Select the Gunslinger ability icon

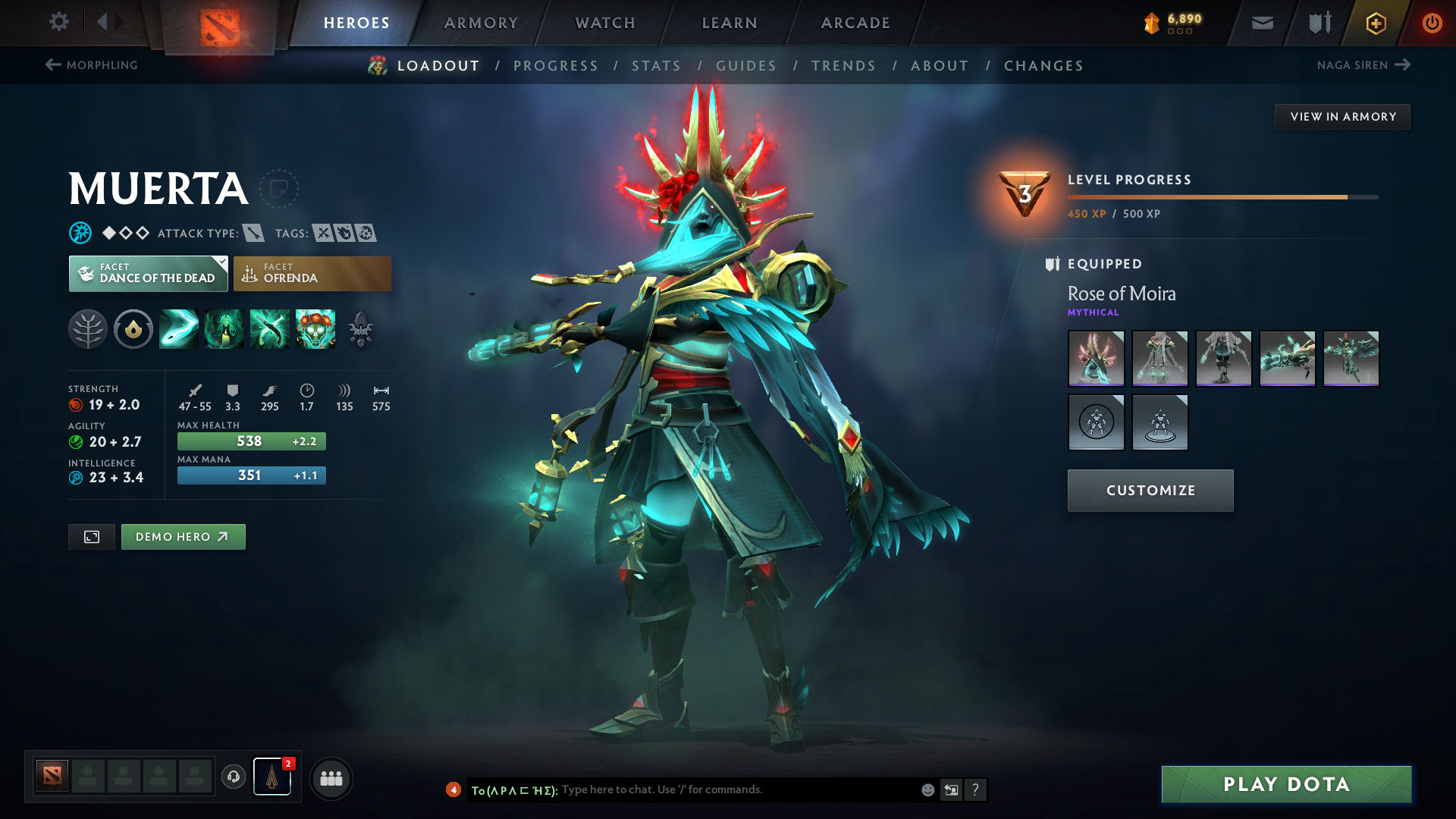coord(269,329)
